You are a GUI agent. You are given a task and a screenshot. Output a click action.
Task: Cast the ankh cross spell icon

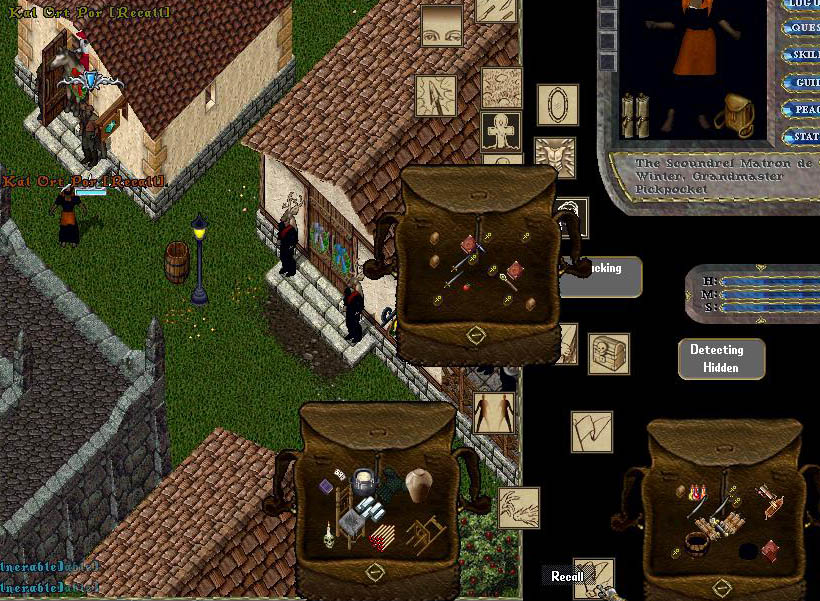501,133
